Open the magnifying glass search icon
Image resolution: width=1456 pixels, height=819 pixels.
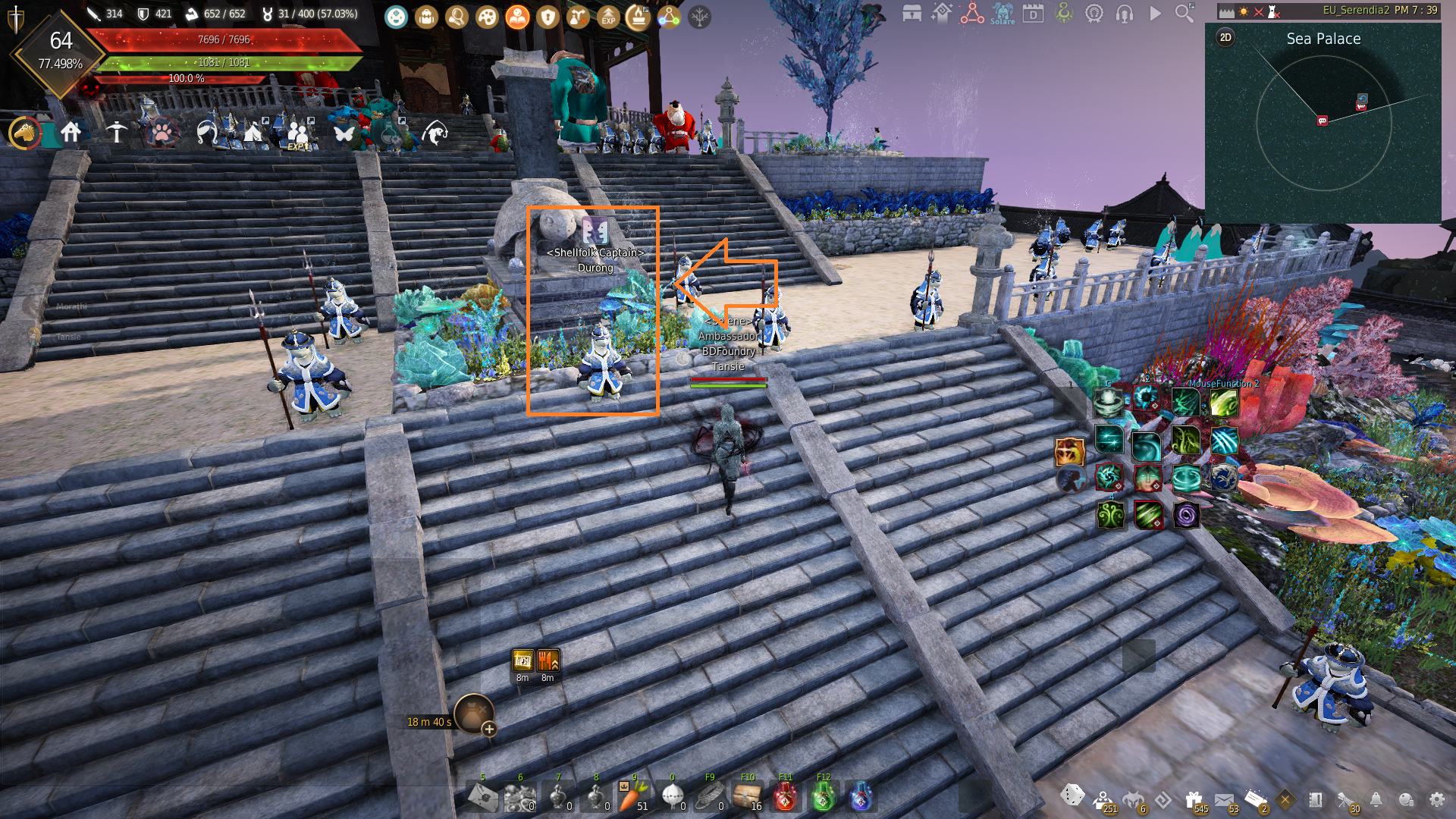(x=1184, y=13)
